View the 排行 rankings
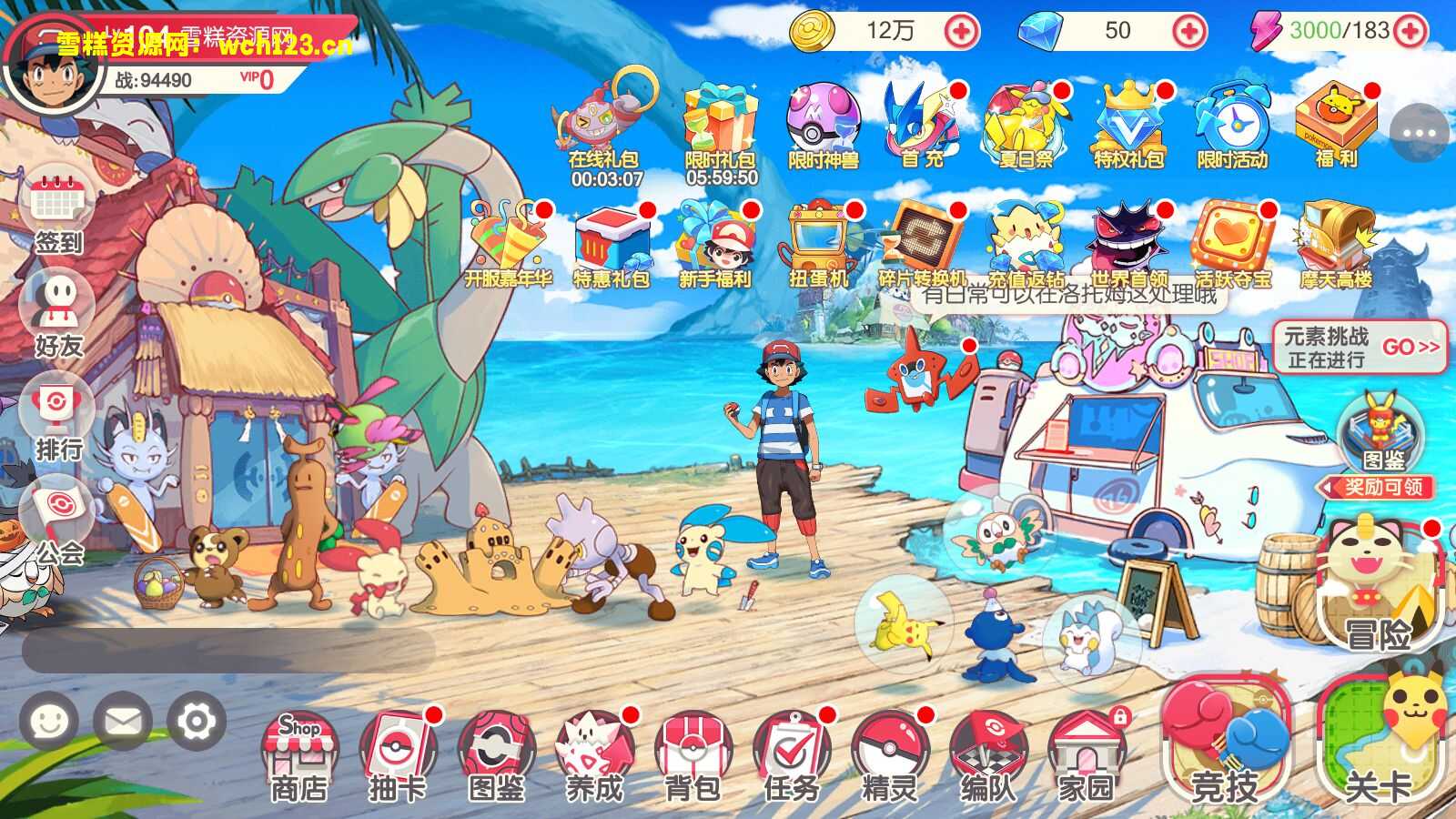The width and height of the screenshot is (1456, 819). tap(58, 419)
